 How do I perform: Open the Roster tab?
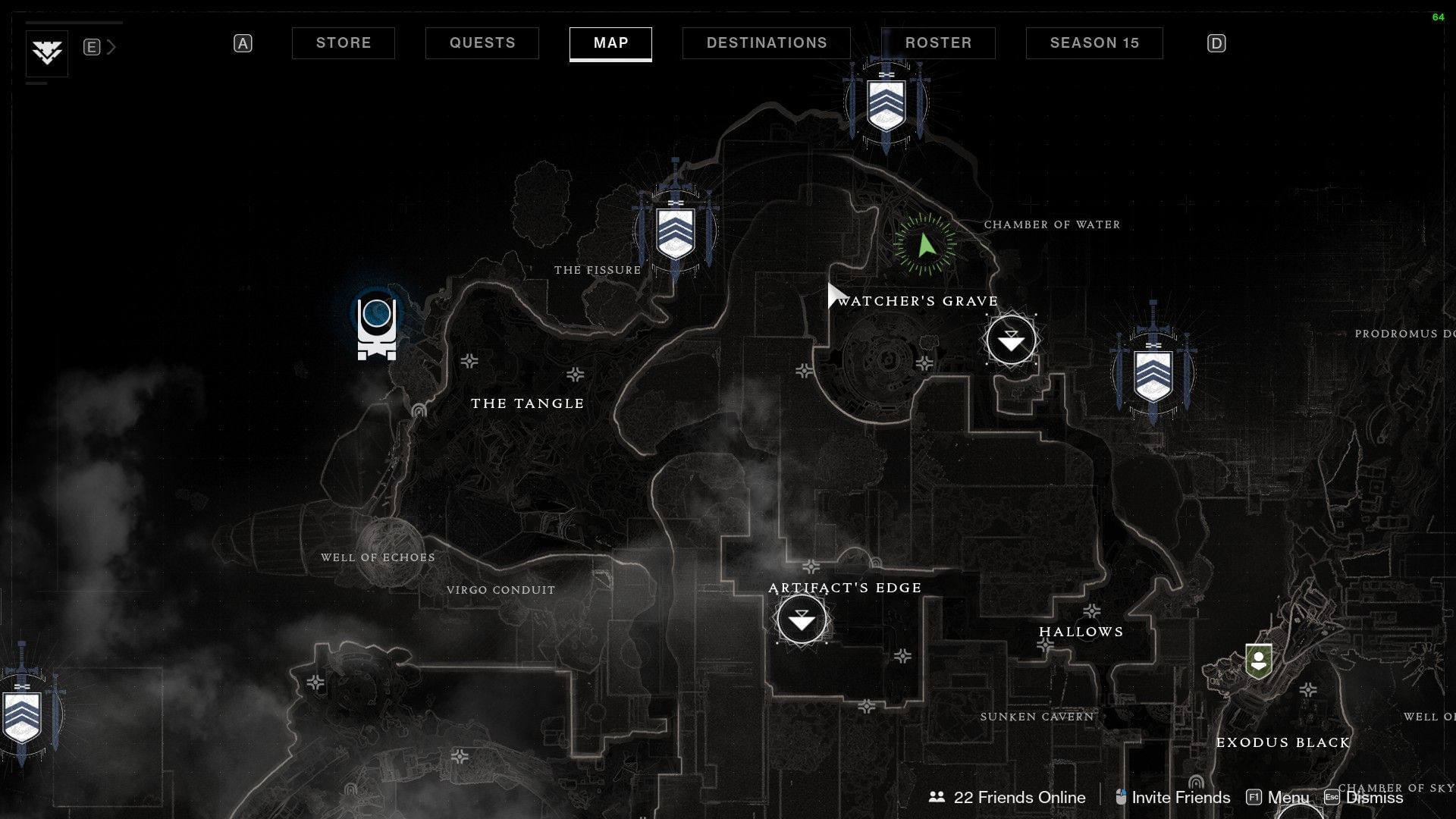(x=938, y=43)
